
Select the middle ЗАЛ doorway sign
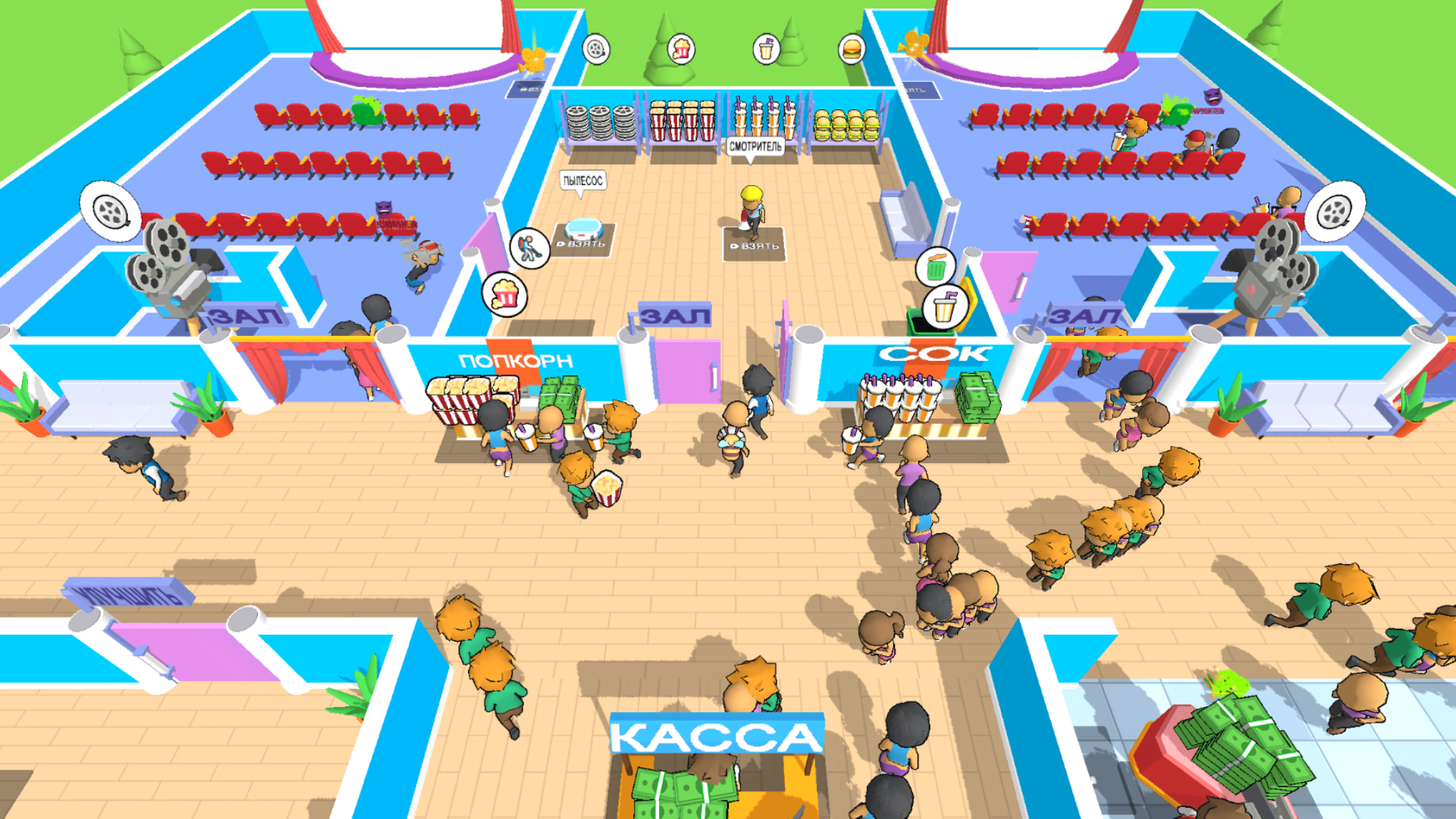(673, 313)
